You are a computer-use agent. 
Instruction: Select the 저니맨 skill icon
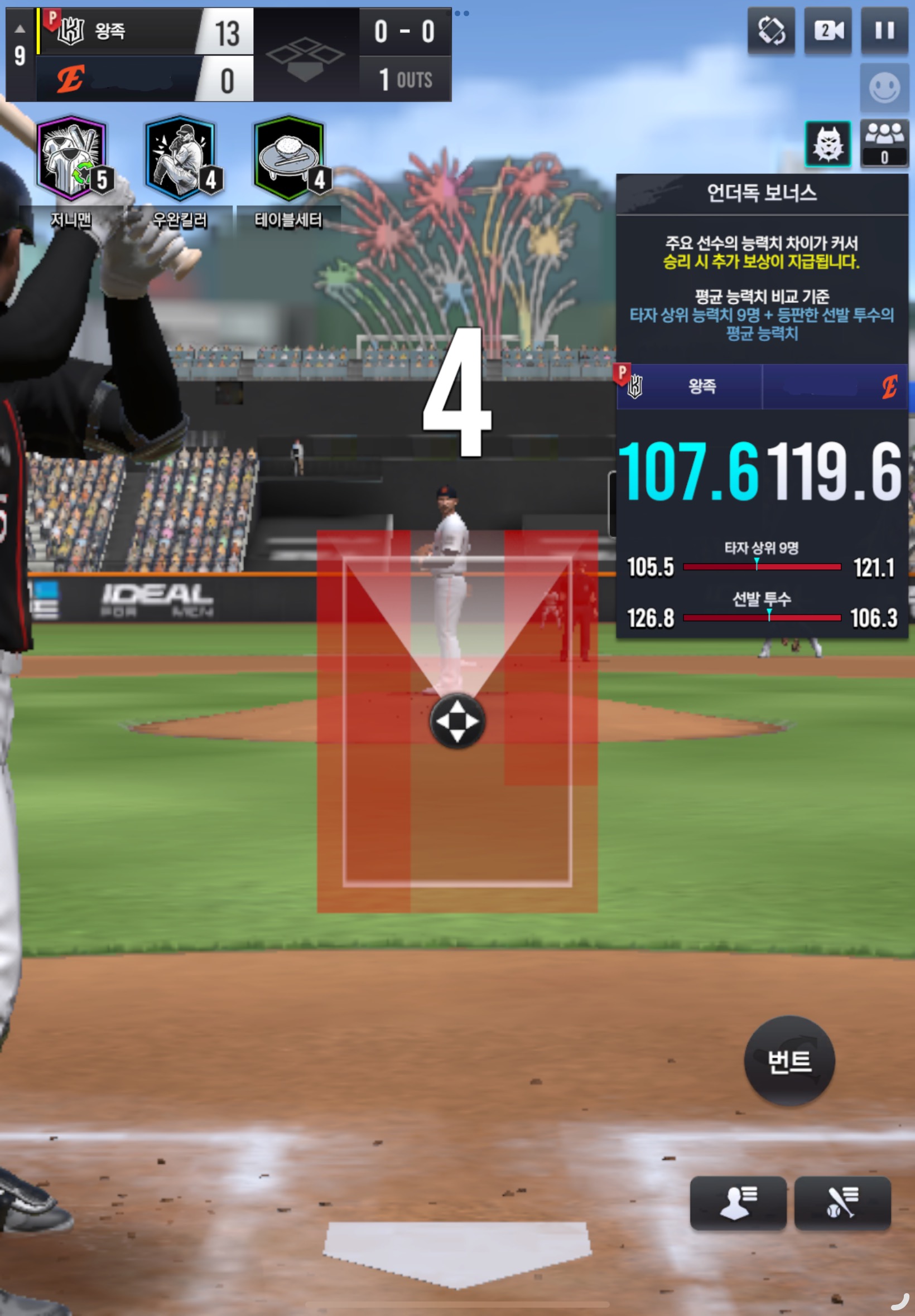click(x=71, y=158)
